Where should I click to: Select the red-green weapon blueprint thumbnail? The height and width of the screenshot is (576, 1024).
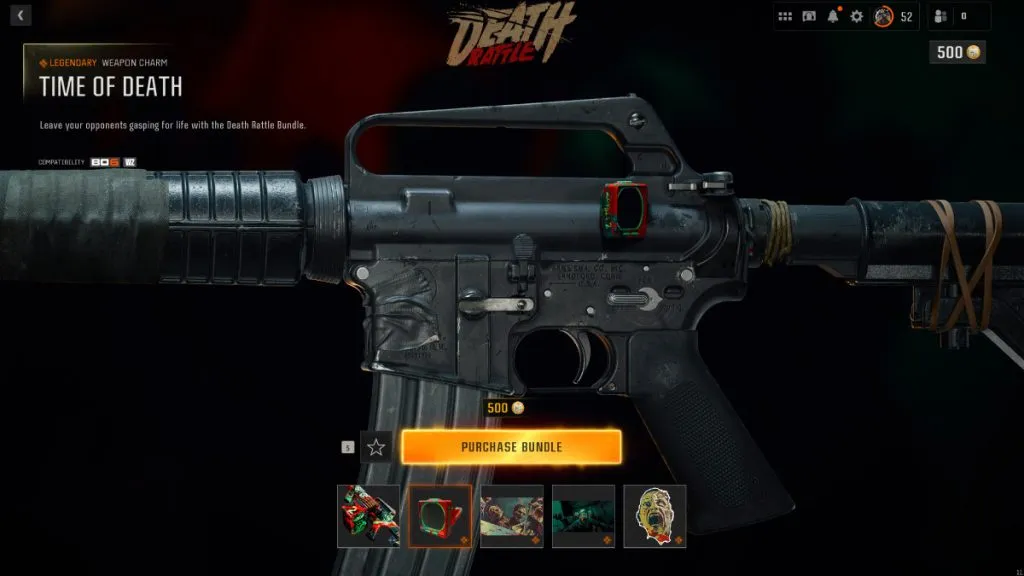point(368,516)
